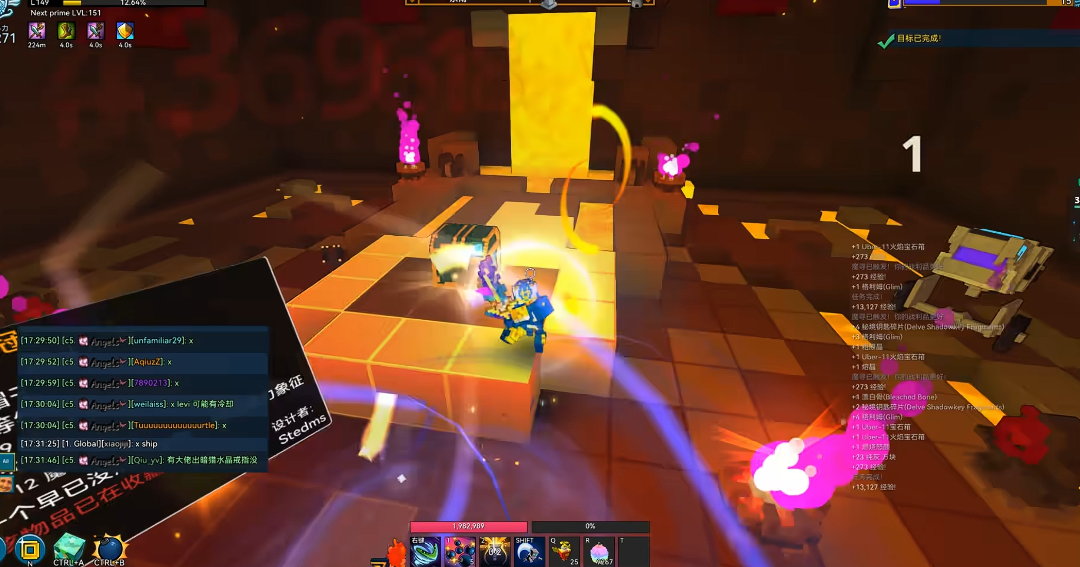The width and height of the screenshot is (1080, 567).
Task: Trigger the golden burst ability on cooldown
Action: pyautogui.click(x=494, y=551)
